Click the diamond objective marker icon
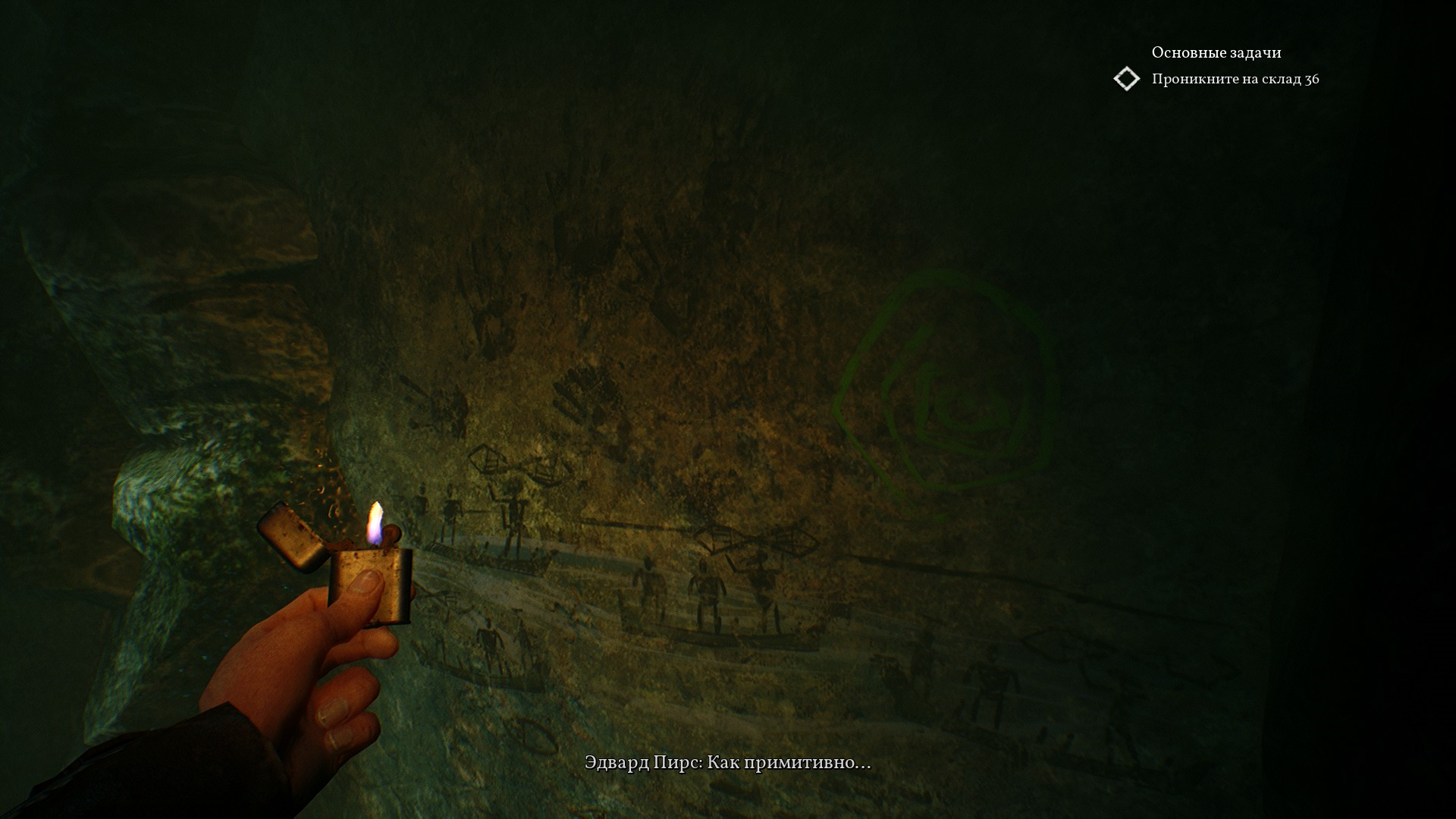Viewport: 1456px width, 819px height. click(x=1127, y=79)
